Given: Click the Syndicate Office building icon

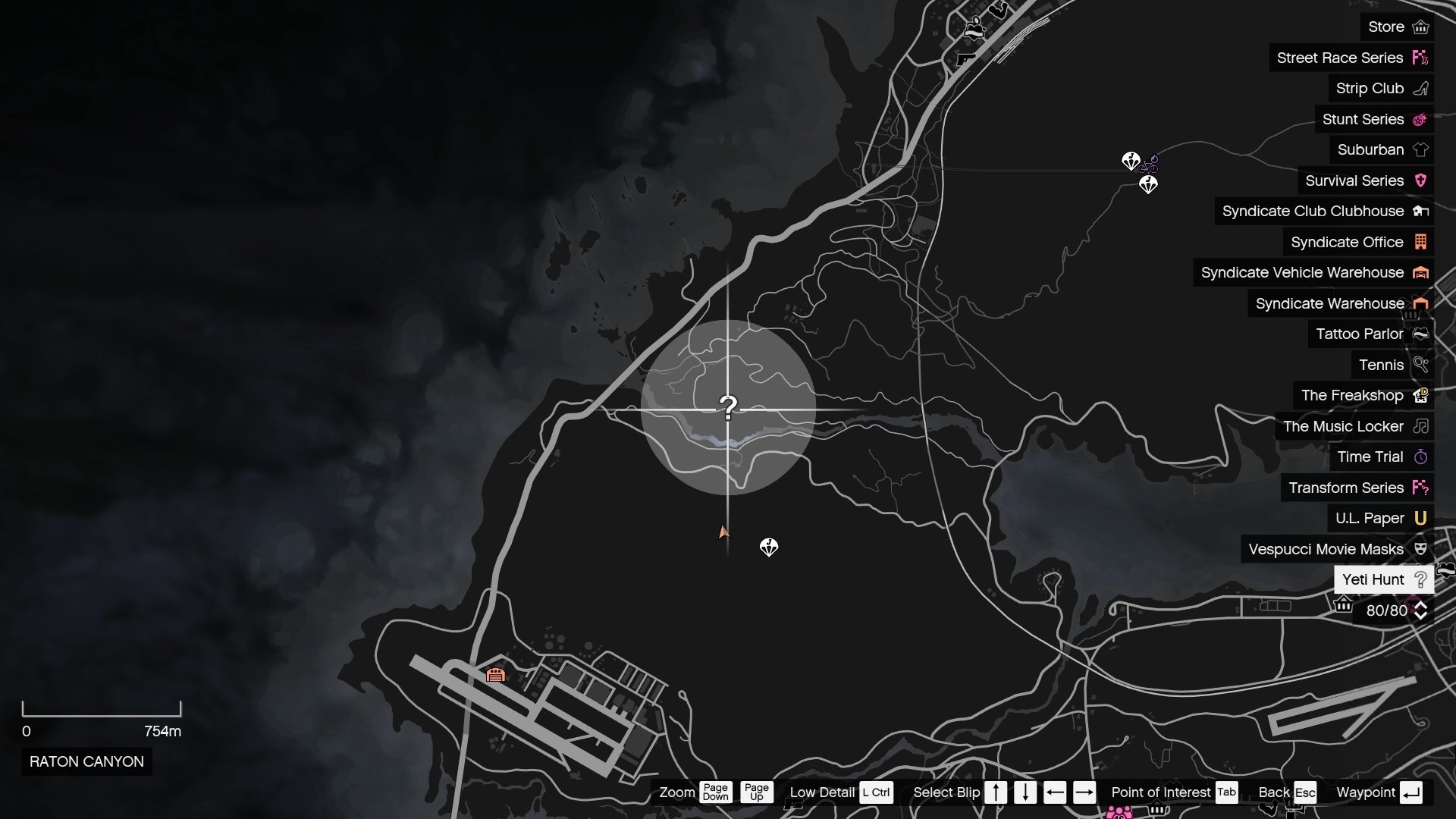Looking at the screenshot, I should tap(1420, 242).
